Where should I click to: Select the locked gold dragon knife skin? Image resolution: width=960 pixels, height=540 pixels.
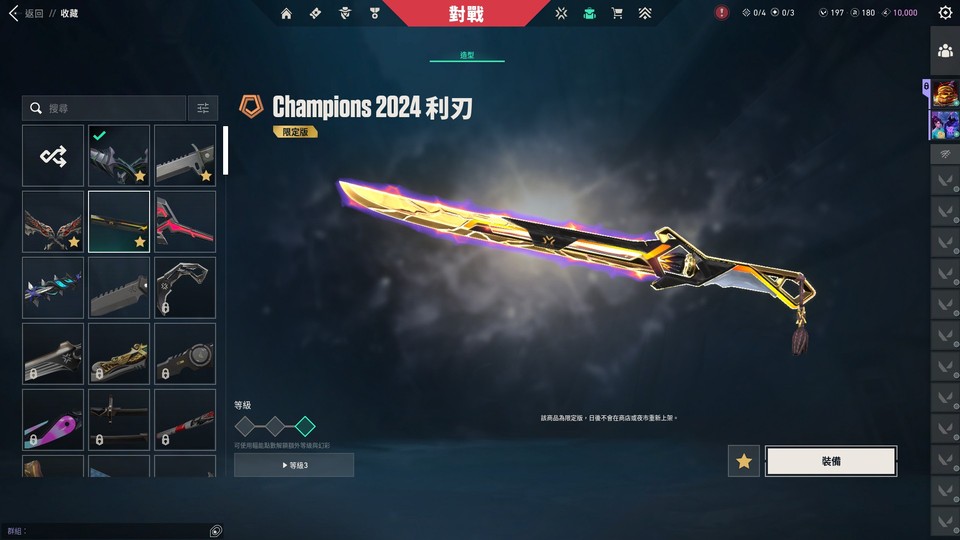click(119, 353)
